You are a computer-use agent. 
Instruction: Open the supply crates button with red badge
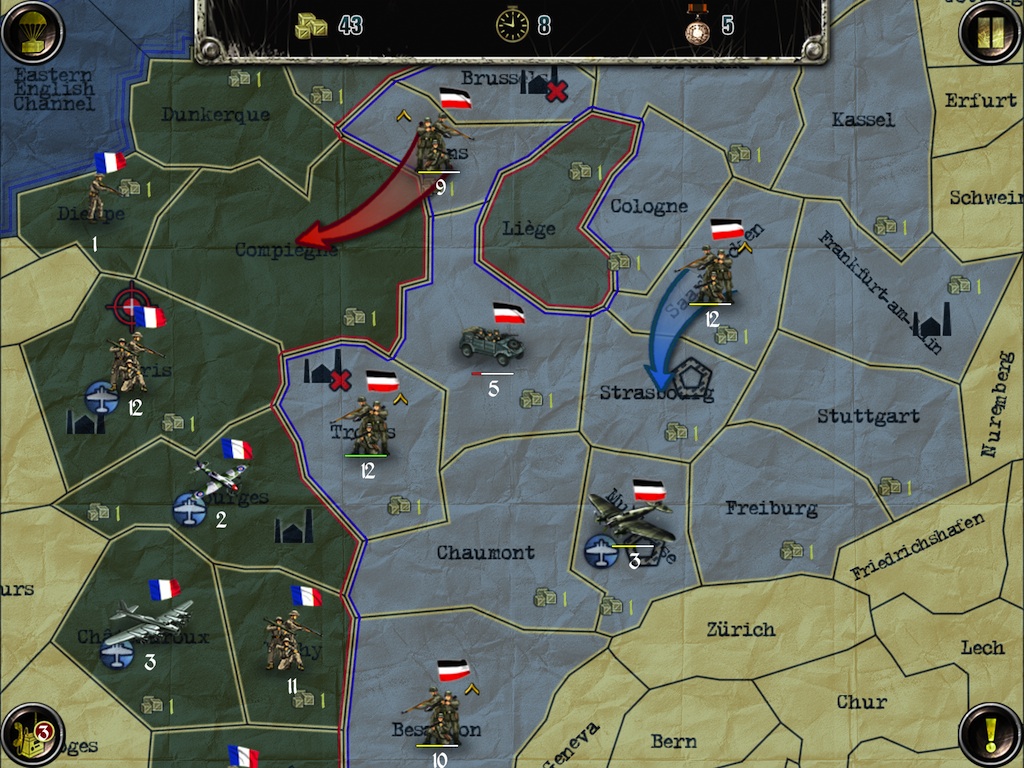pyautogui.click(x=32, y=735)
